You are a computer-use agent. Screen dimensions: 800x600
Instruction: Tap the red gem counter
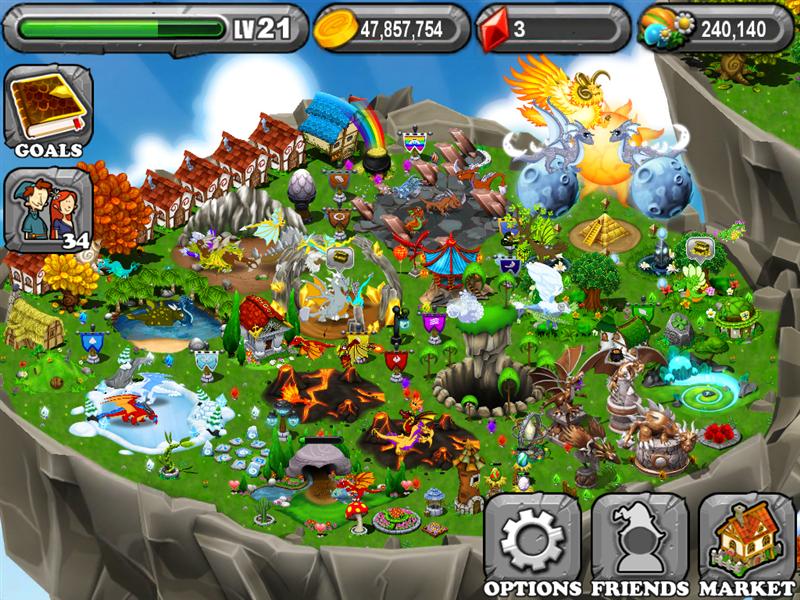tap(553, 29)
